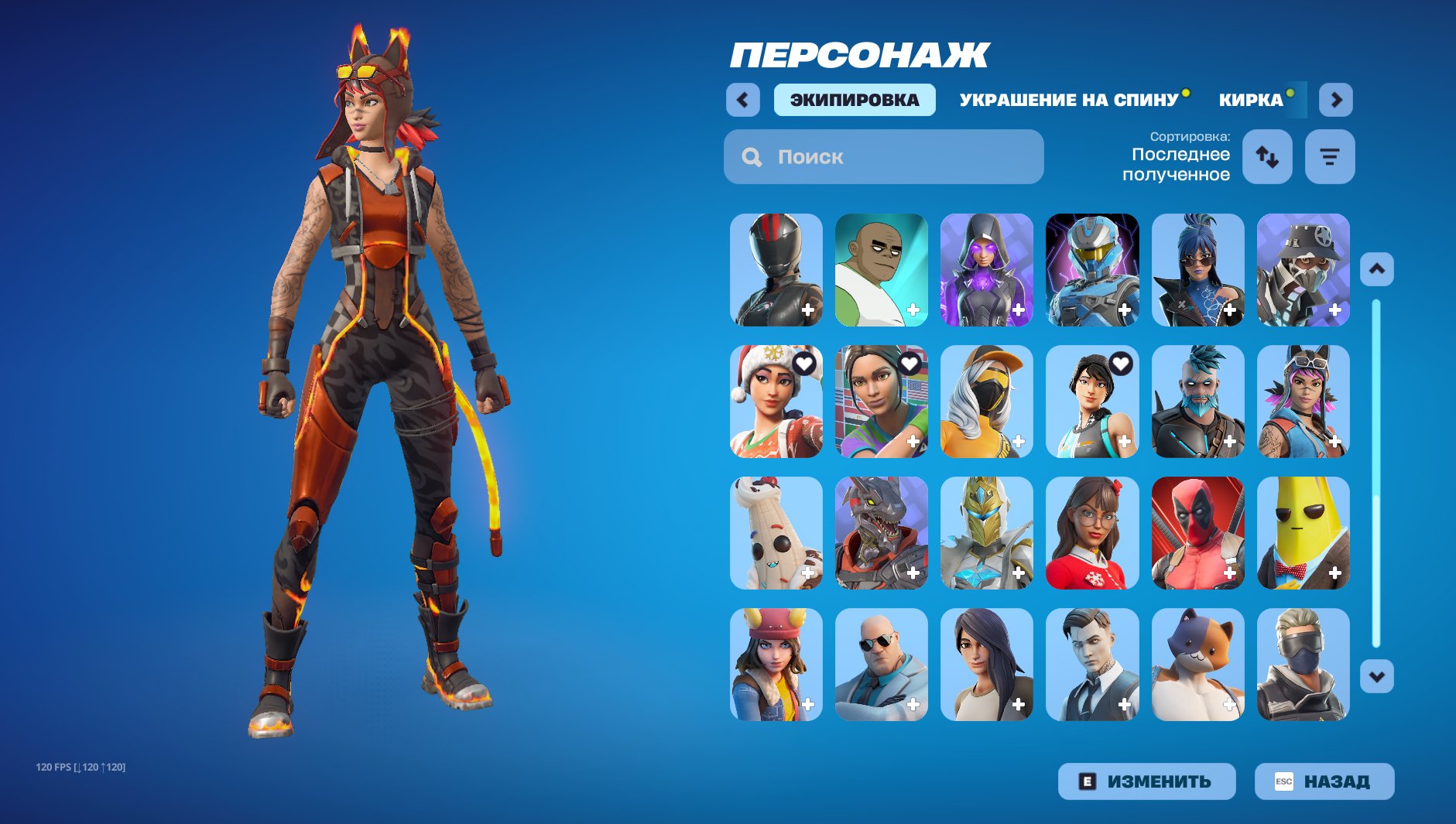Click the ascending/descending sort icon
This screenshot has width=1456, height=824.
1269,157
